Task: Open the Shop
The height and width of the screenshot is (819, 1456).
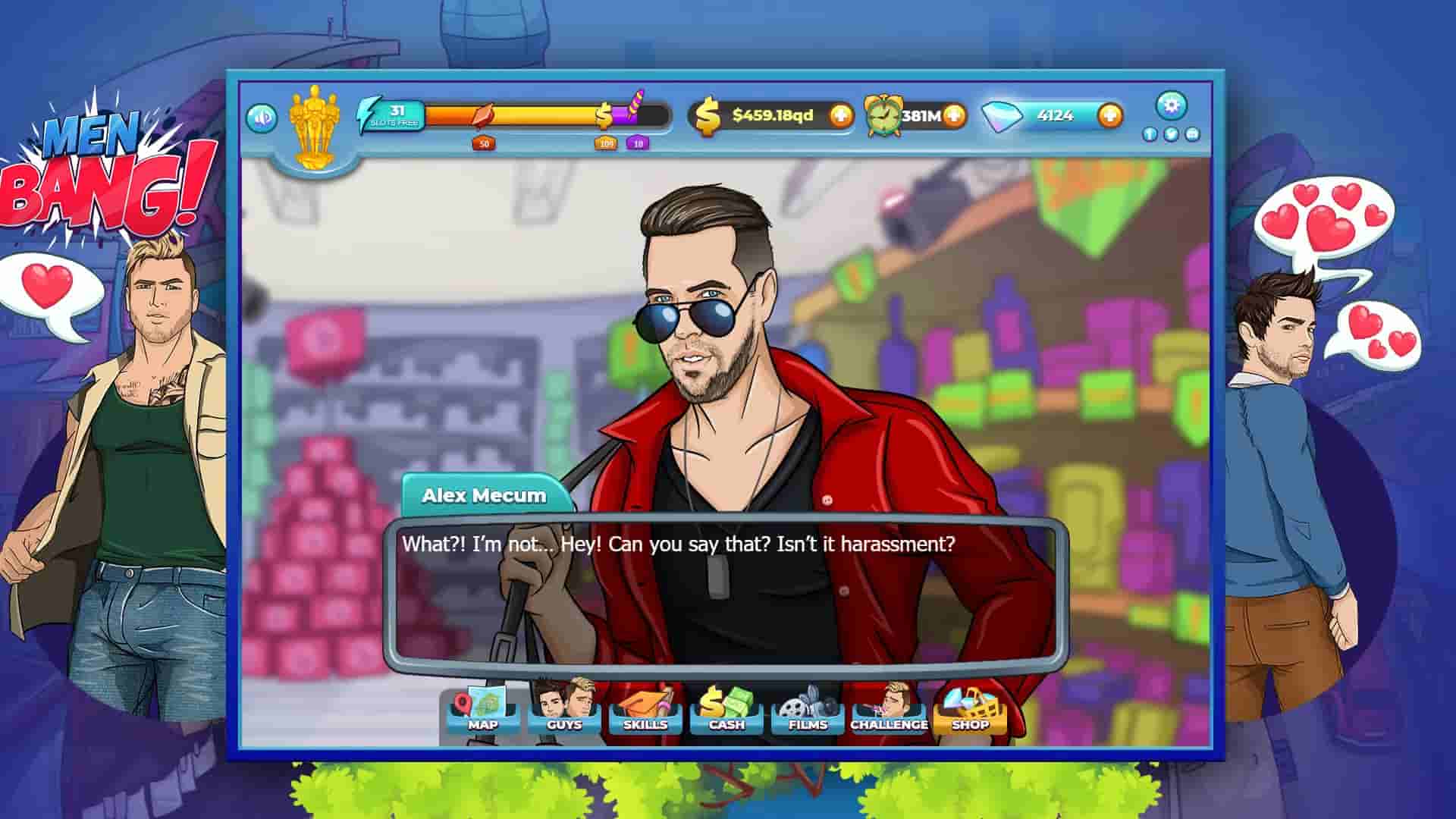Action: click(x=971, y=713)
